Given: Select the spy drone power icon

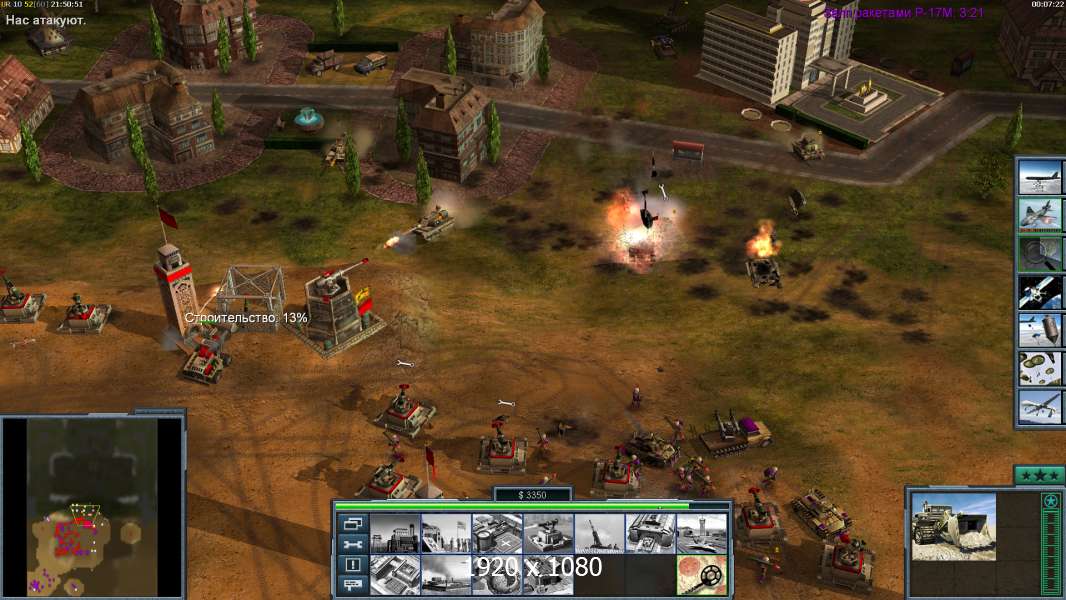Looking at the screenshot, I should [1040, 406].
